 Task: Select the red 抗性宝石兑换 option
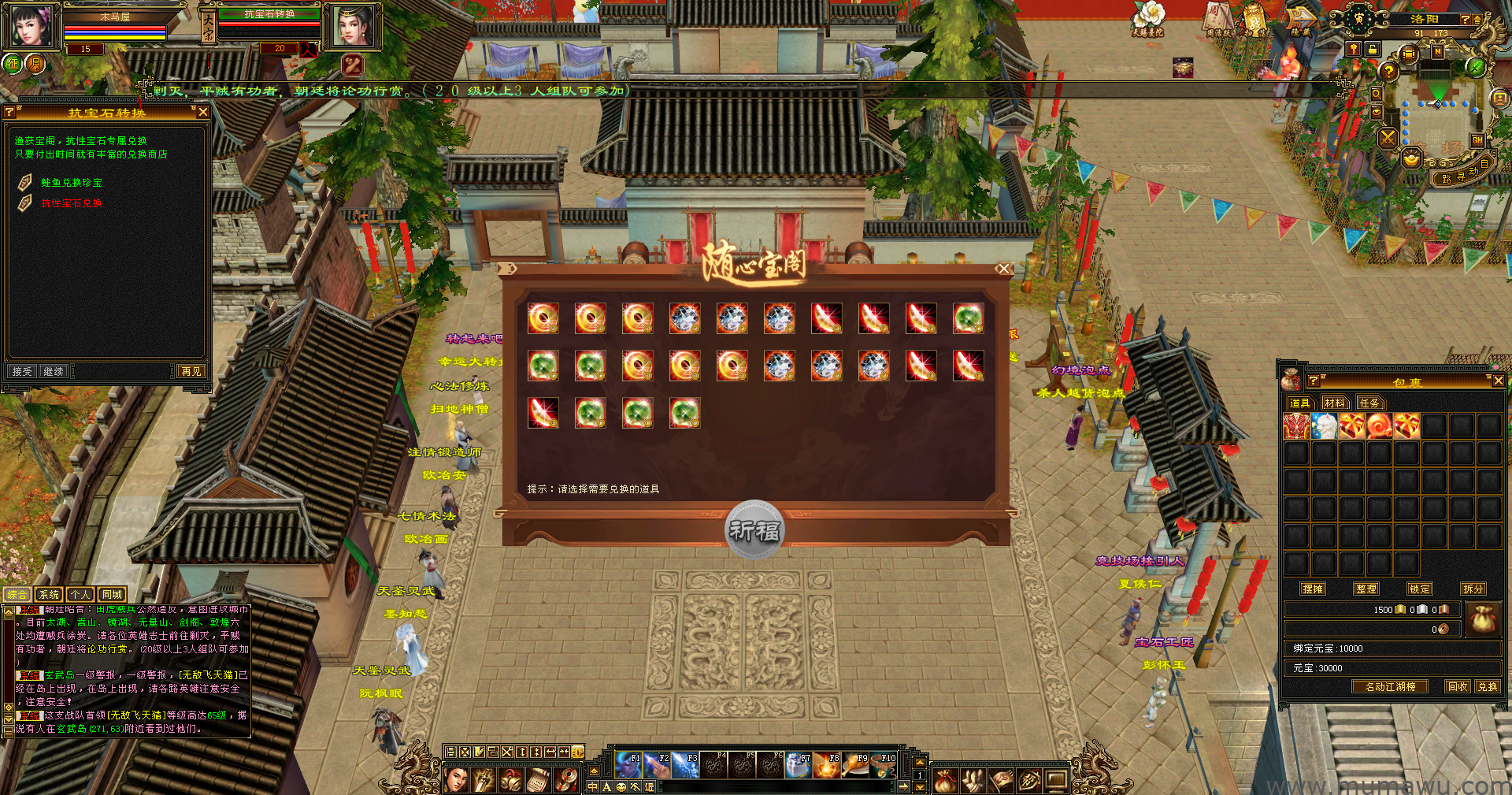[72, 203]
